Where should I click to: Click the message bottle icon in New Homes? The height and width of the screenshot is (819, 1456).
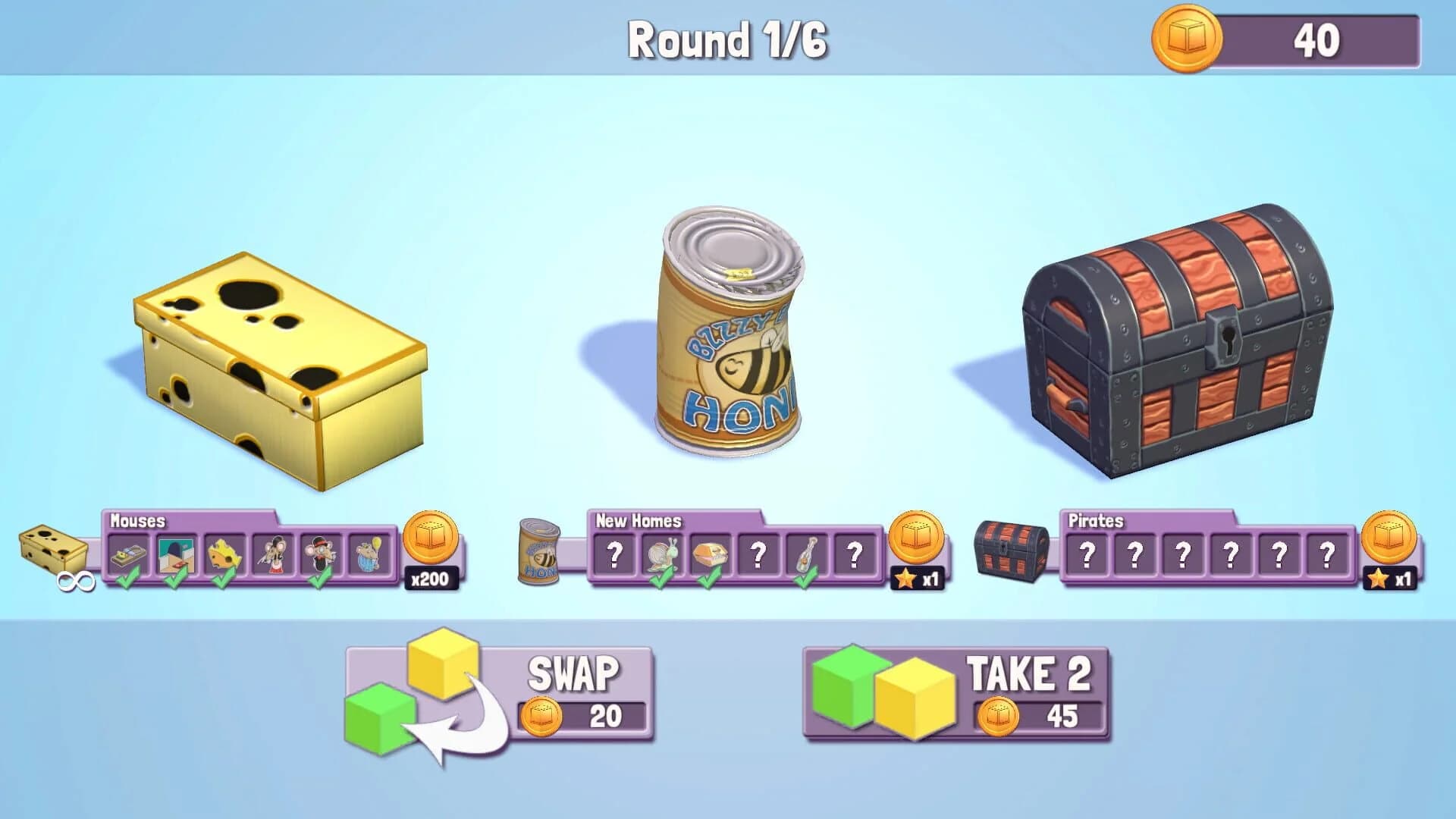coord(805,553)
